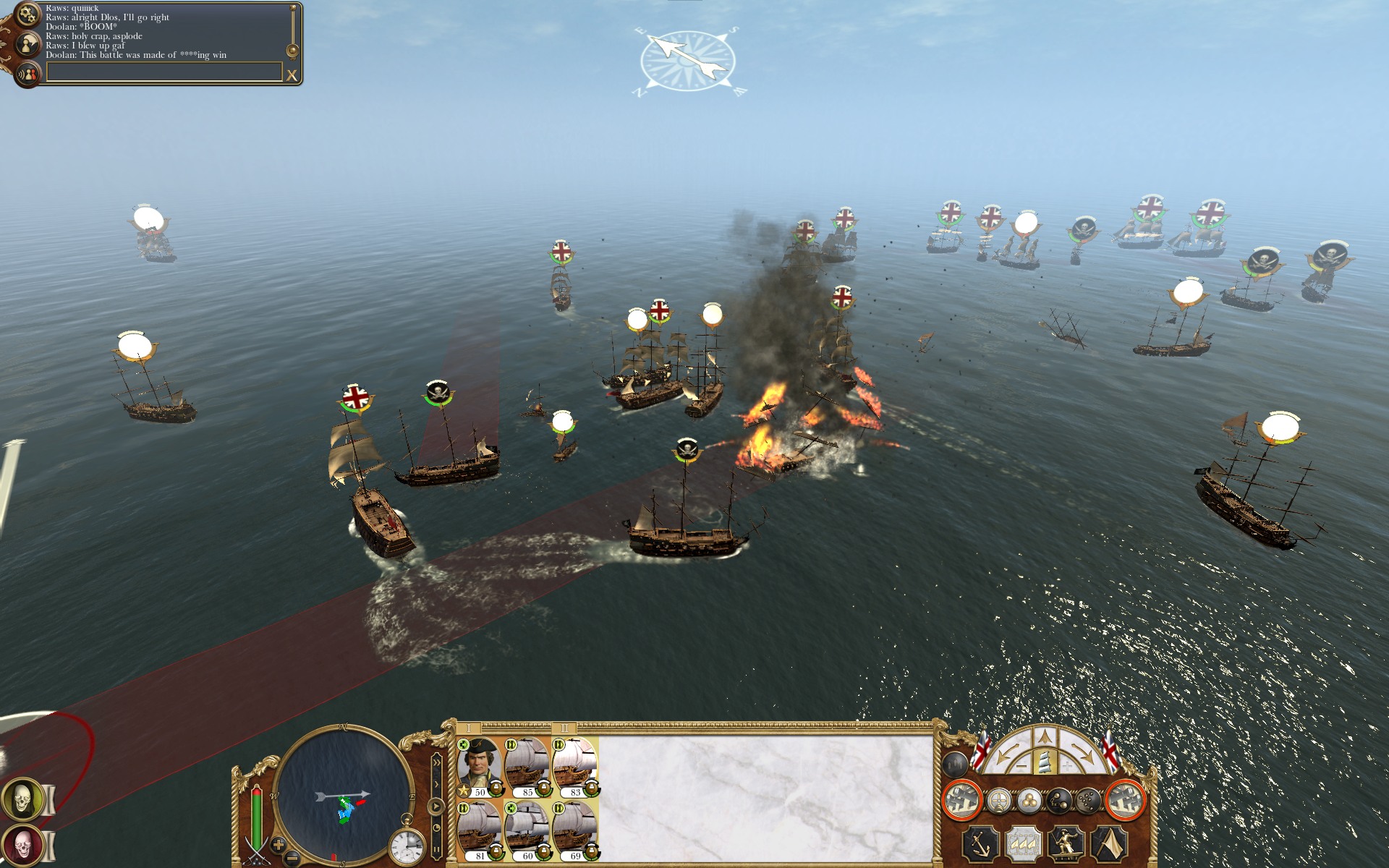Select the ship card with 85 crew
The width and height of the screenshot is (1389, 868).
527,767
